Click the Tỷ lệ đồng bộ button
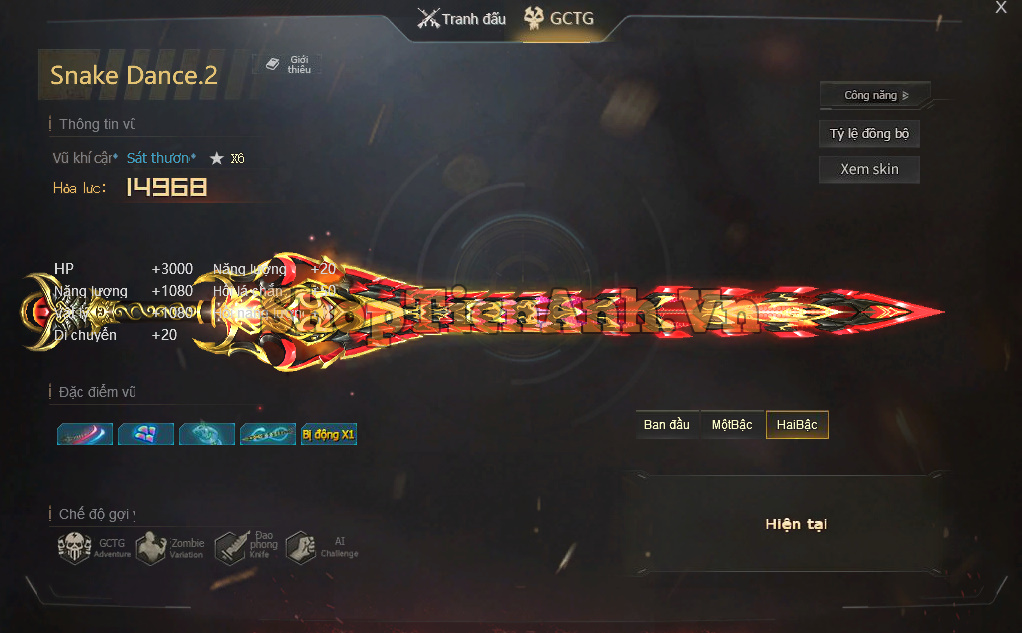 [869, 134]
